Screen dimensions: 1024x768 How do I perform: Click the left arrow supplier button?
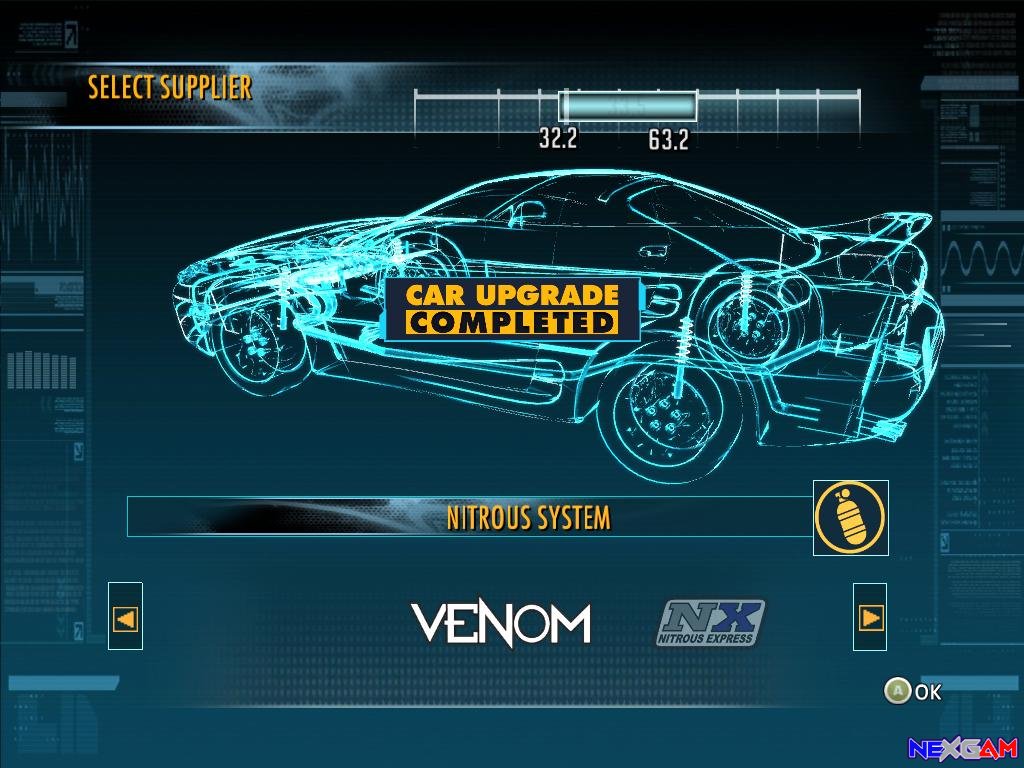click(126, 618)
